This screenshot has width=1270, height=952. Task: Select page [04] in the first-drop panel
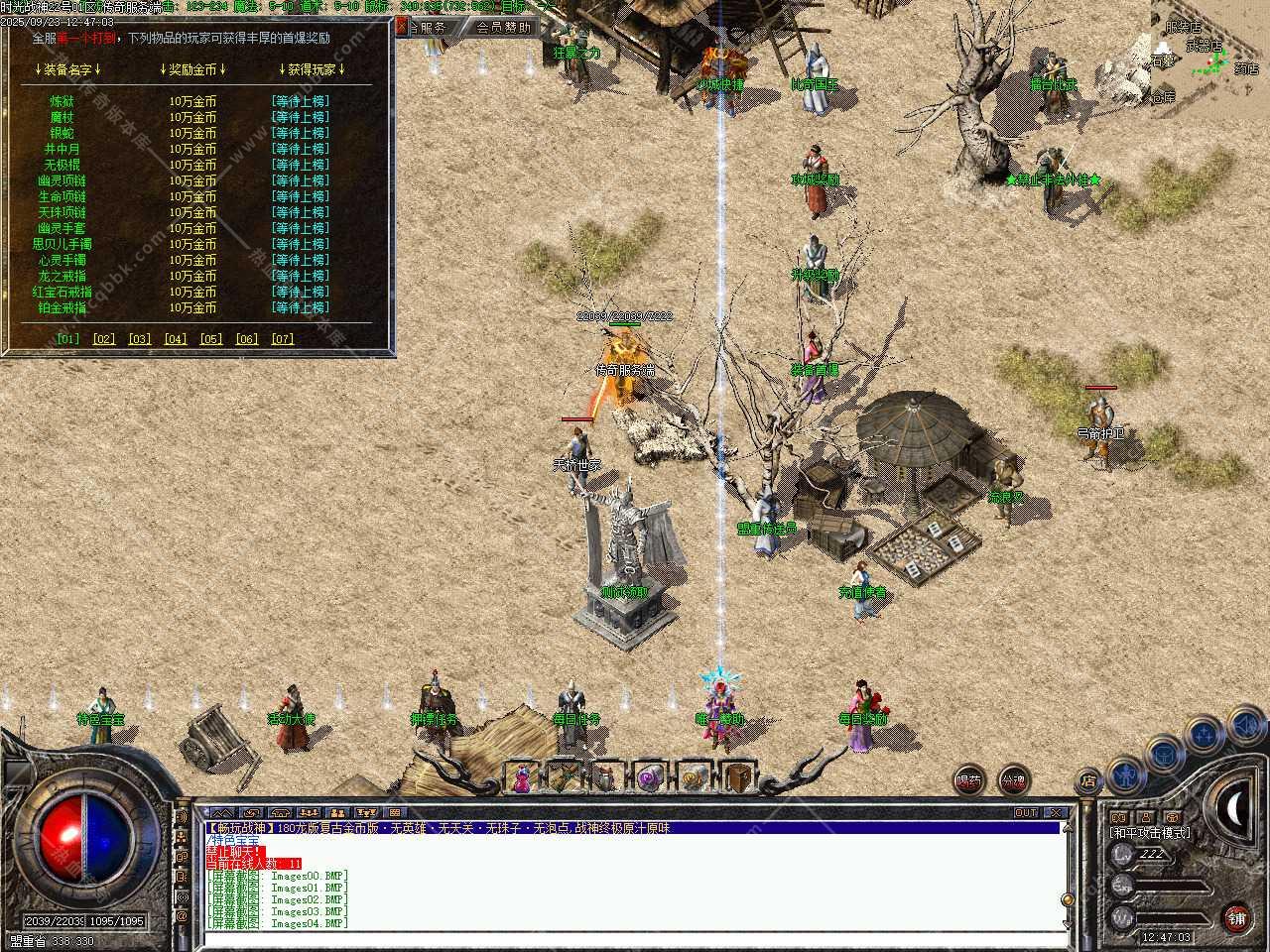[x=176, y=338]
